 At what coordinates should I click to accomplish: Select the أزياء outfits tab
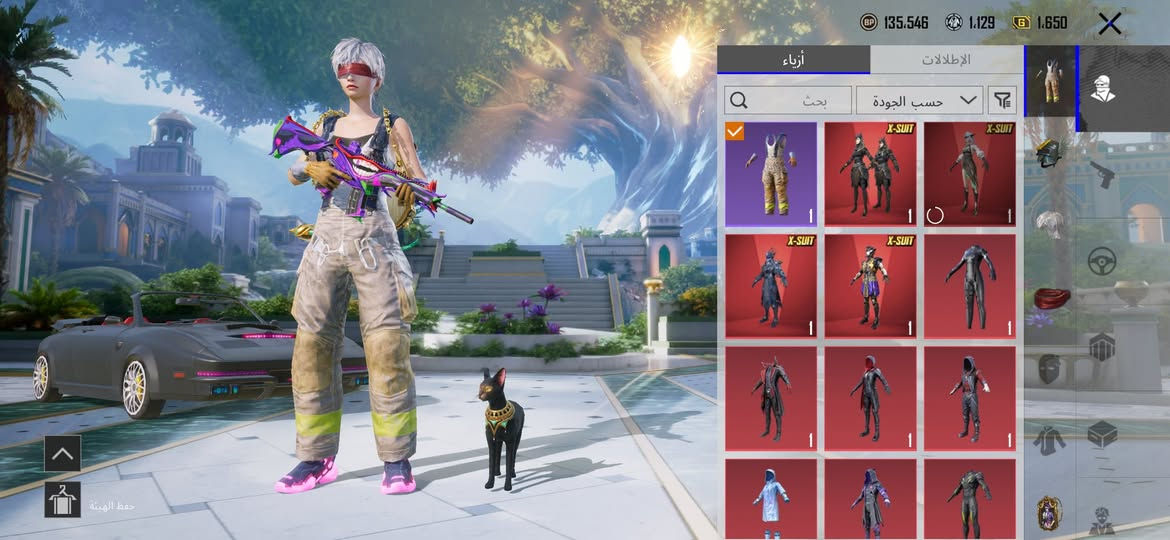click(x=793, y=60)
